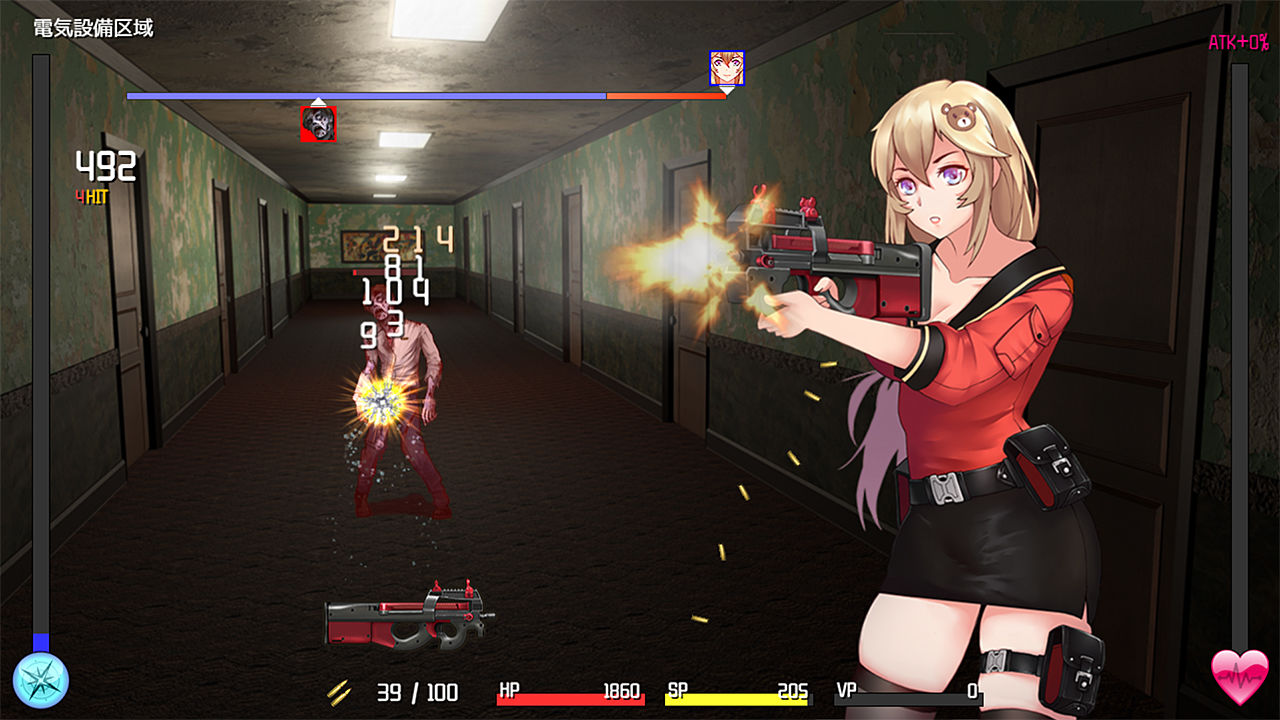Toggle the orange segment of the top progress bar
The height and width of the screenshot is (720, 1280).
tap(665, 97)
